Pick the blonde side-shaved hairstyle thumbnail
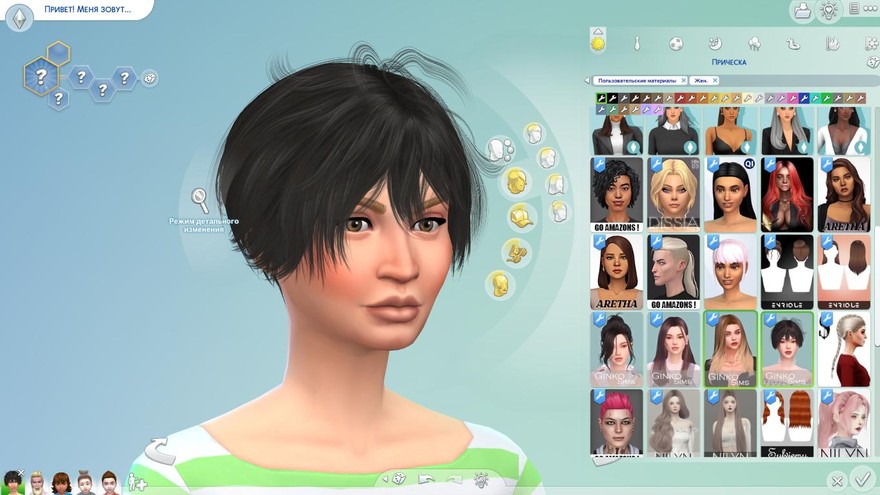Viewport: 880px width, 495px height. coord(673,269)
